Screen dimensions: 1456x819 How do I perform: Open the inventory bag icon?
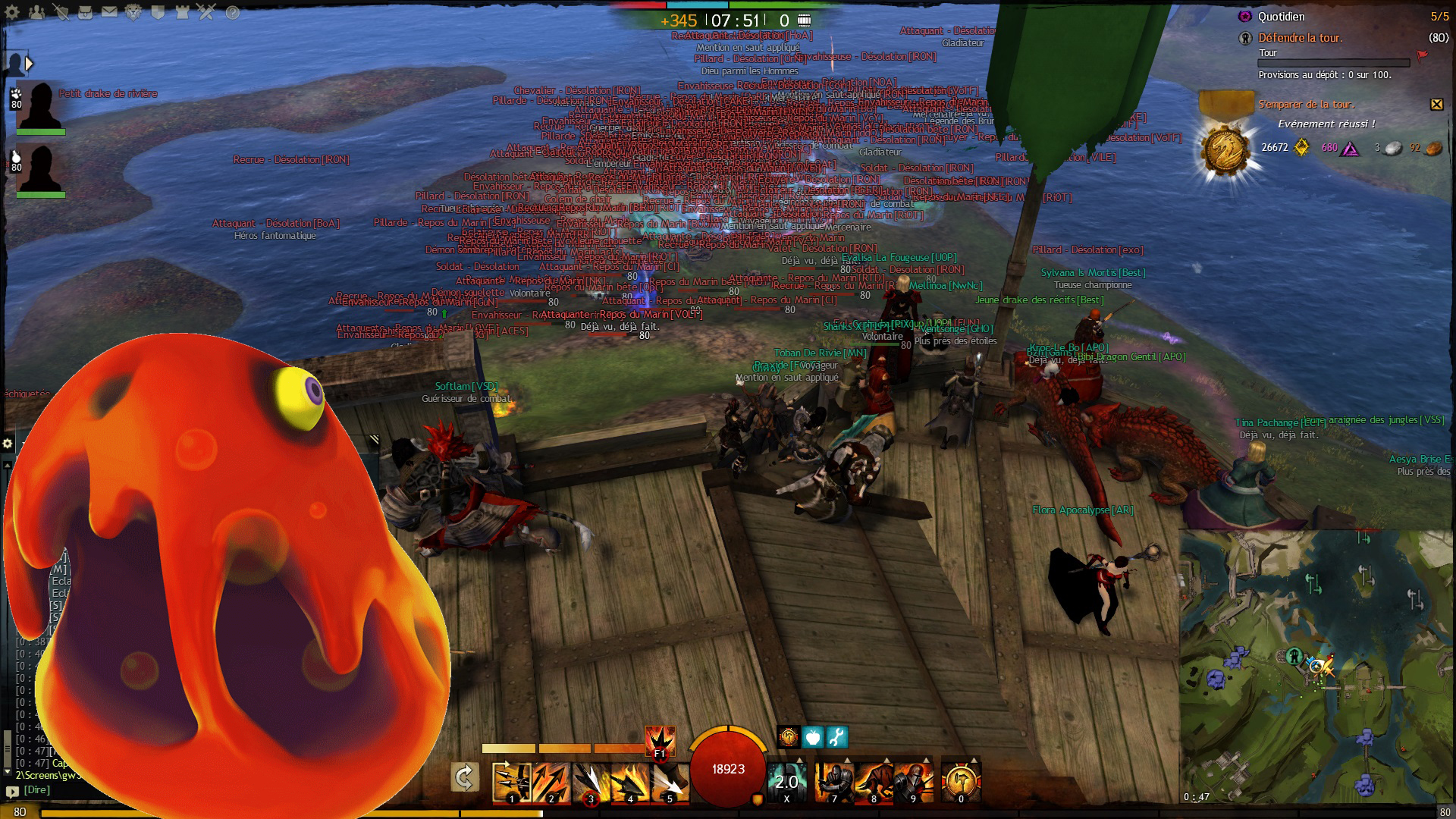click(x=86, y=12)
